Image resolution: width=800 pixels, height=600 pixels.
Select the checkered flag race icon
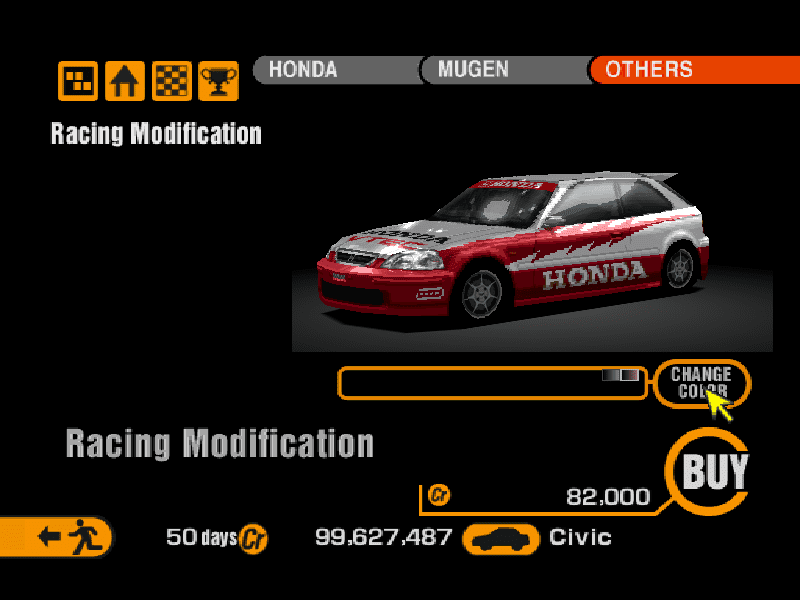pos(172,81)
